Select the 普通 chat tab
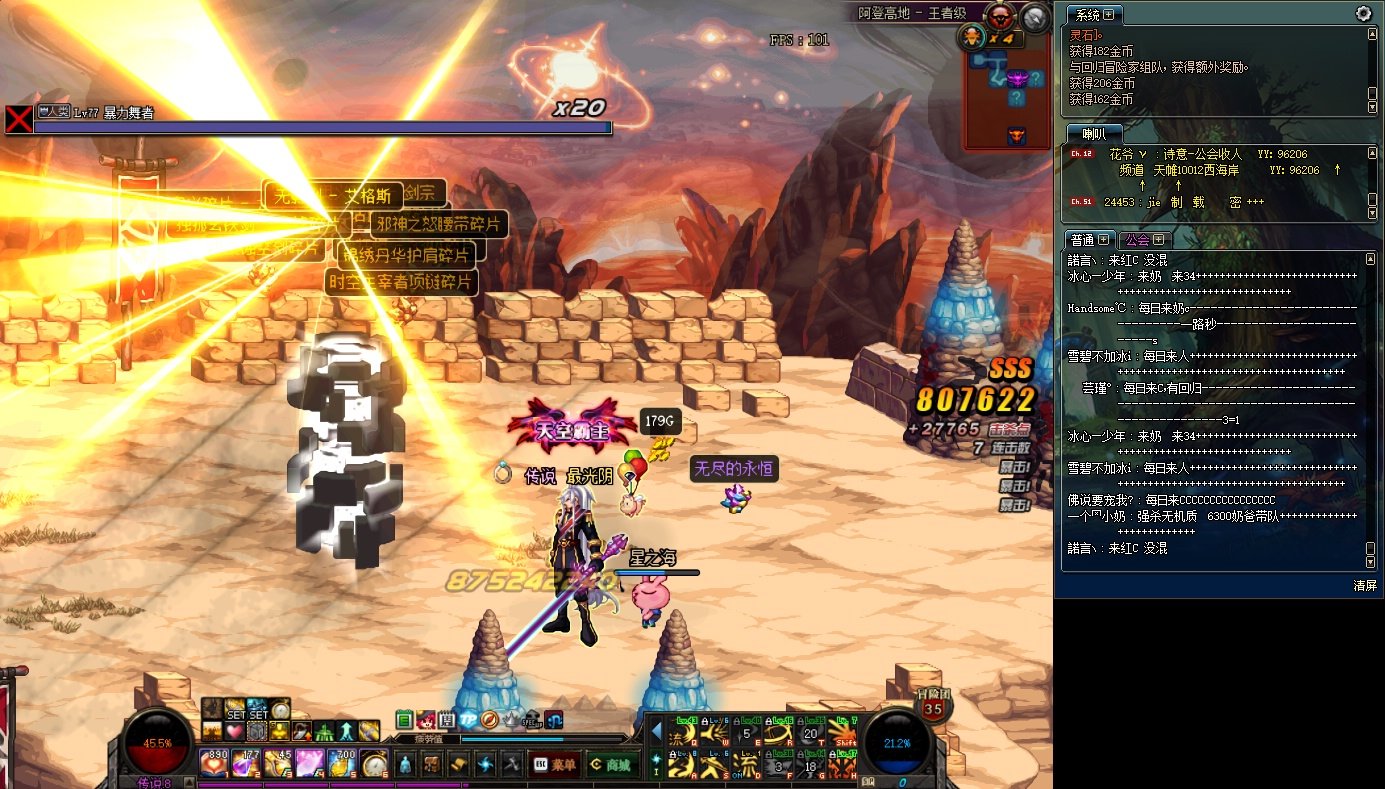 click(x=1089, y=240)
